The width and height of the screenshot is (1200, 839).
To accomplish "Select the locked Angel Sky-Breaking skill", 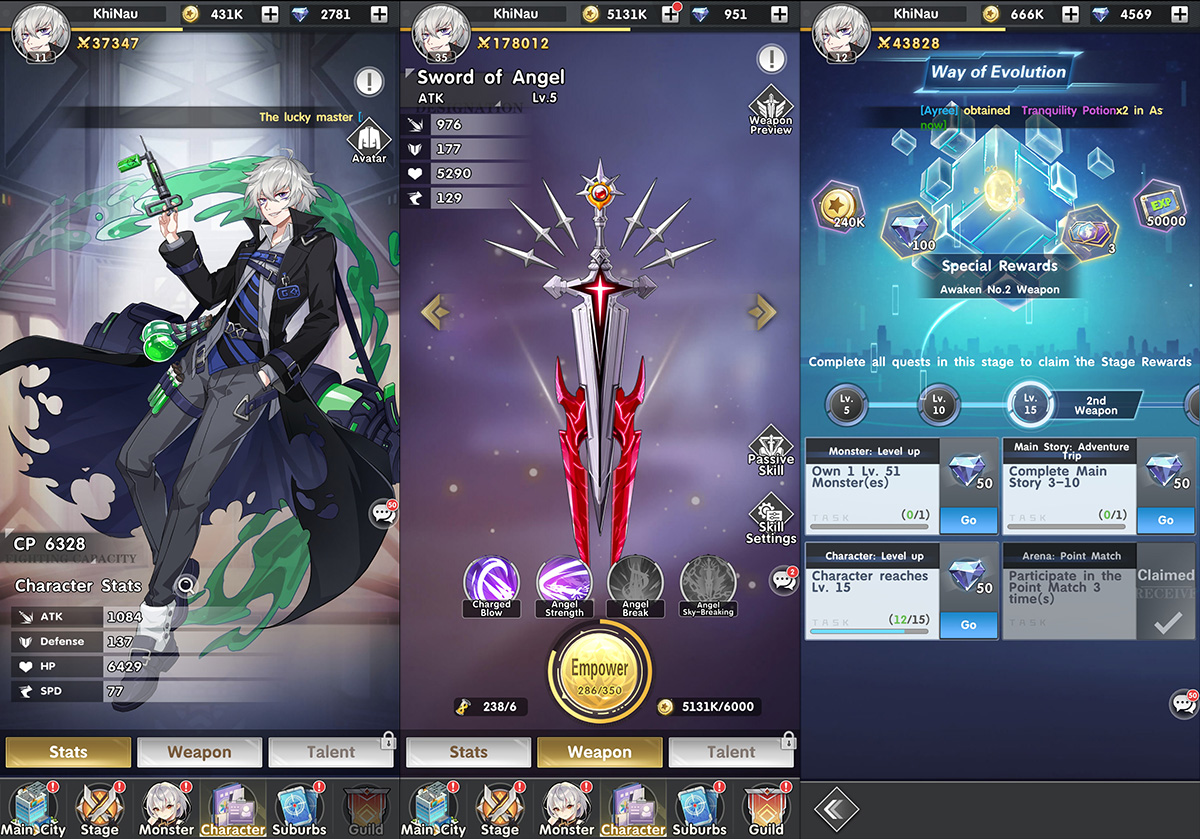I will [x=708, y=583].
